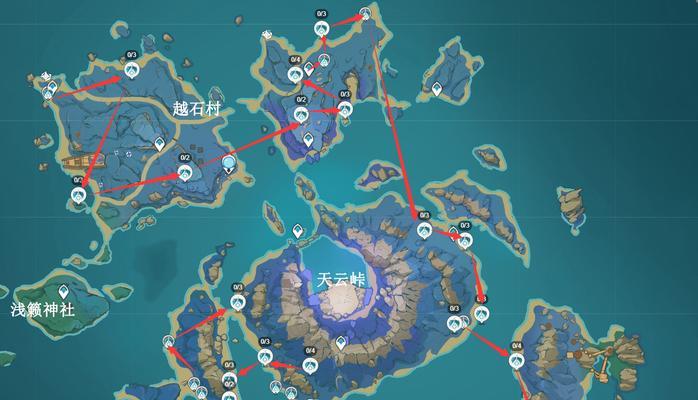Select the 0/4 marker on the northern island
The width and height of the screenshot is (698, 400).
pos(294,73)
